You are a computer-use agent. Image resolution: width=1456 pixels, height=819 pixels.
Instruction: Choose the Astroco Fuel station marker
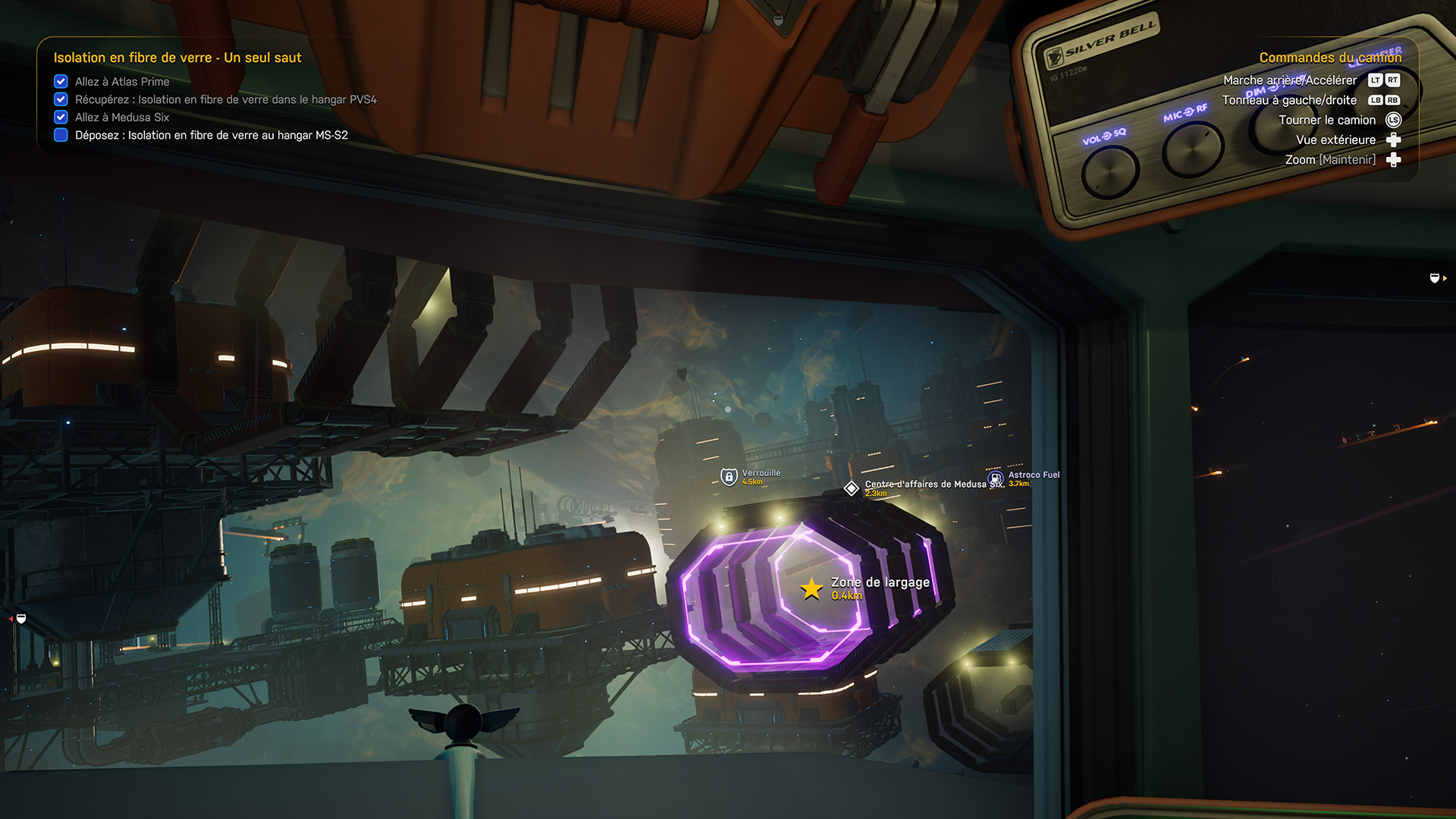[996, 479]
